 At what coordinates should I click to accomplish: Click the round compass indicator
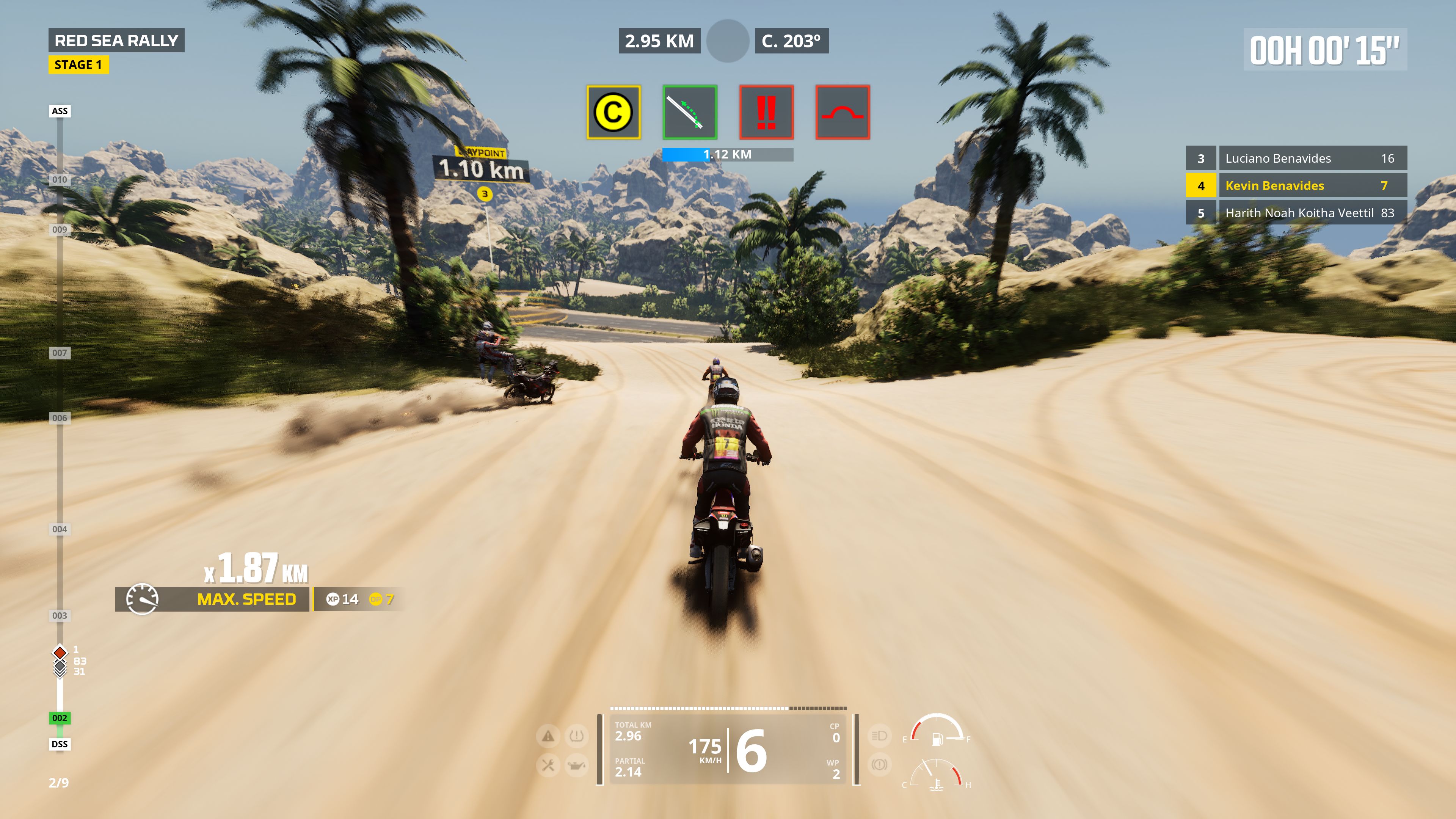tap(728, 41)
